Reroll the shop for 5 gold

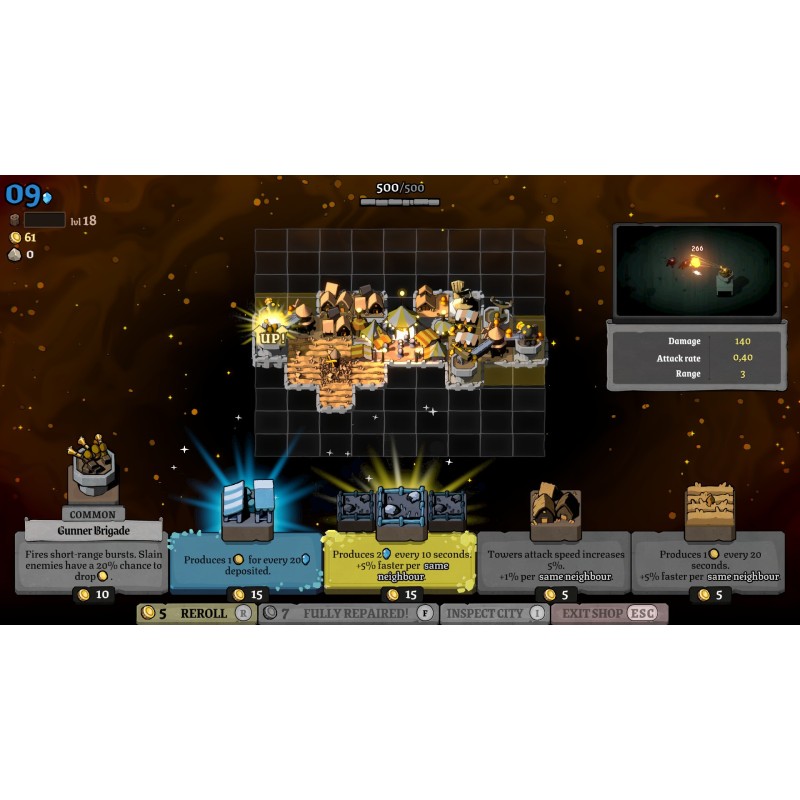point(196,613)
